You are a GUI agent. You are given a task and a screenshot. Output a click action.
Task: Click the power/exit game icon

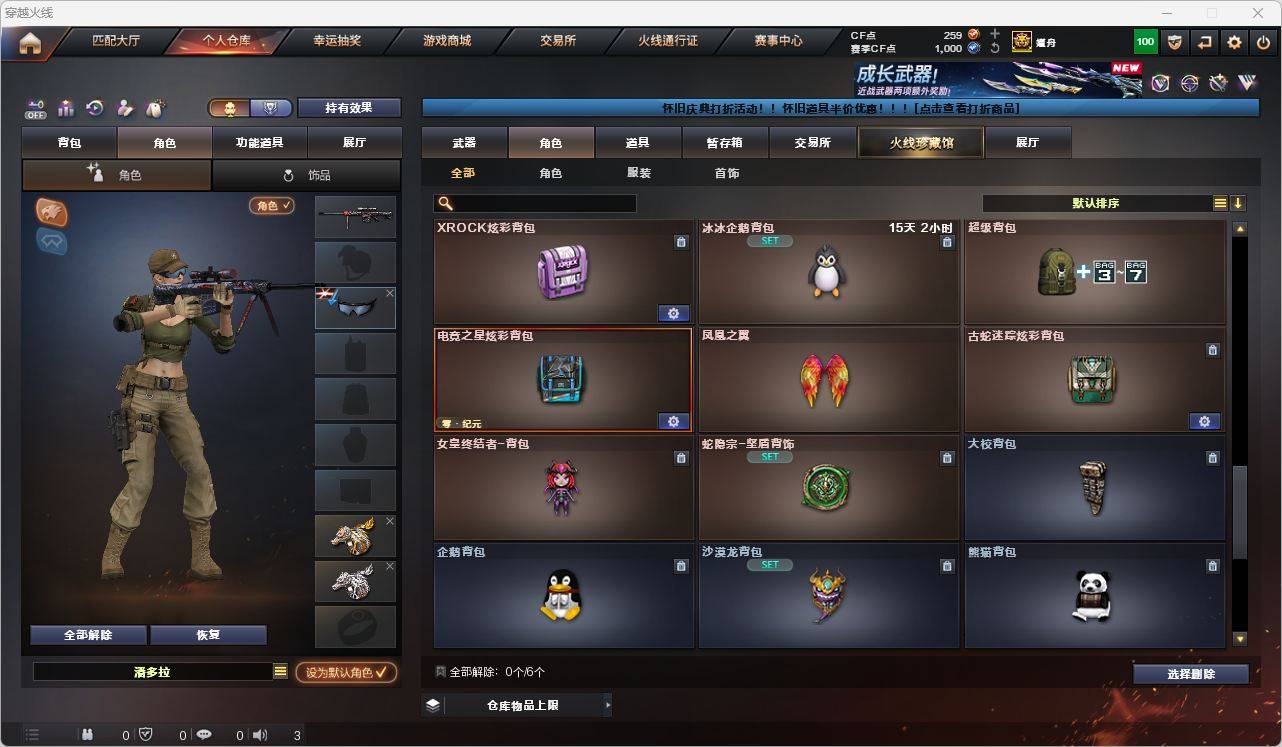pos(1260,41)
